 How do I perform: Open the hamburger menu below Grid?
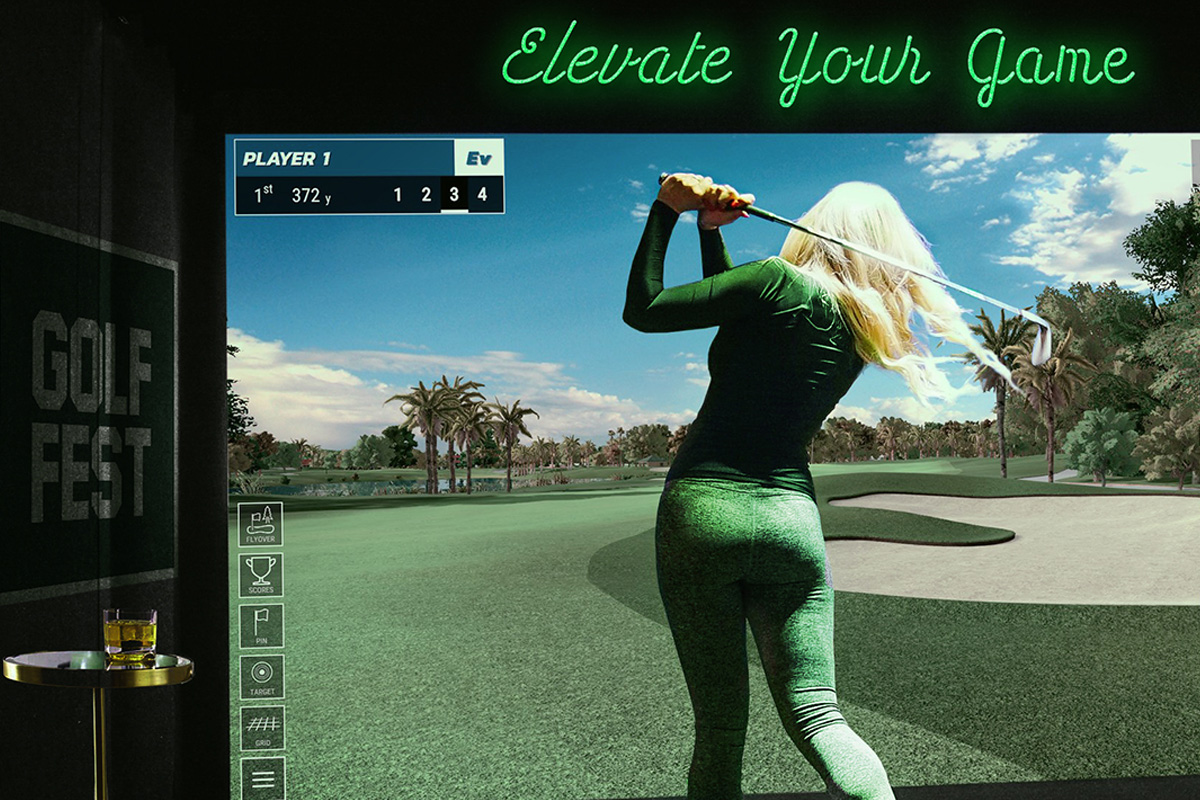pos(261,778)
